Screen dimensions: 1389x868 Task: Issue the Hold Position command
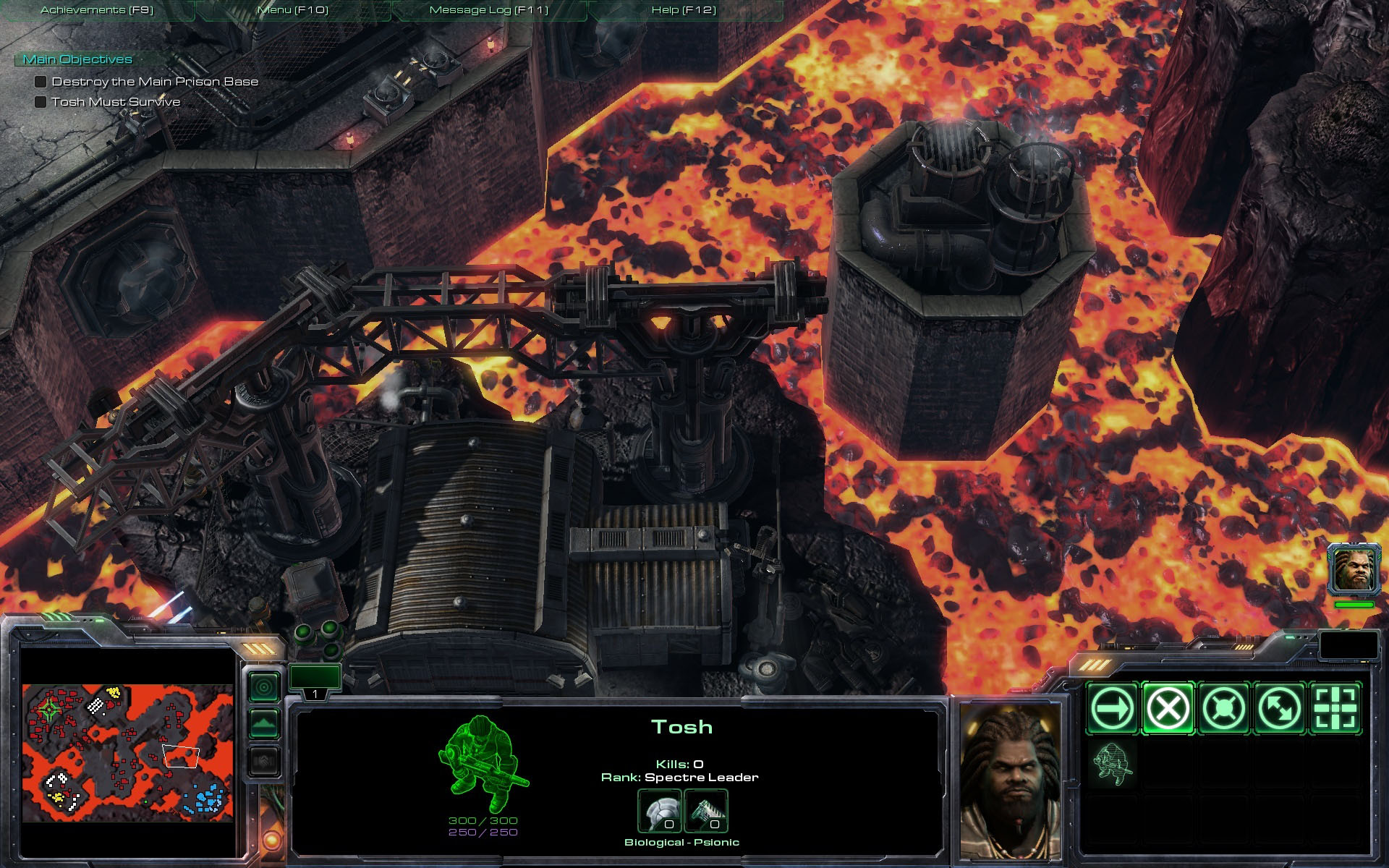[1223, 708]
